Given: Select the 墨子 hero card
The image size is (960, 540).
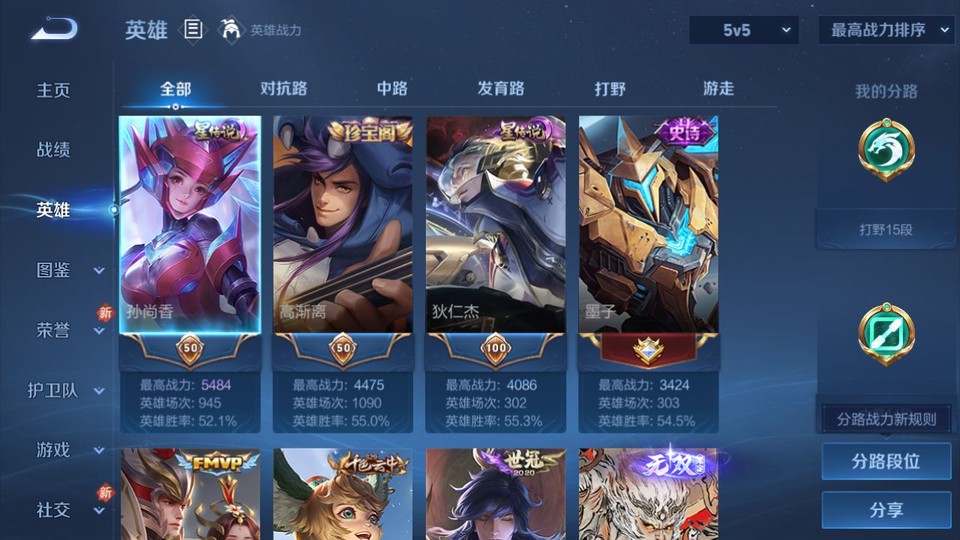Looking at the screenshot, I should pos(648,225).
